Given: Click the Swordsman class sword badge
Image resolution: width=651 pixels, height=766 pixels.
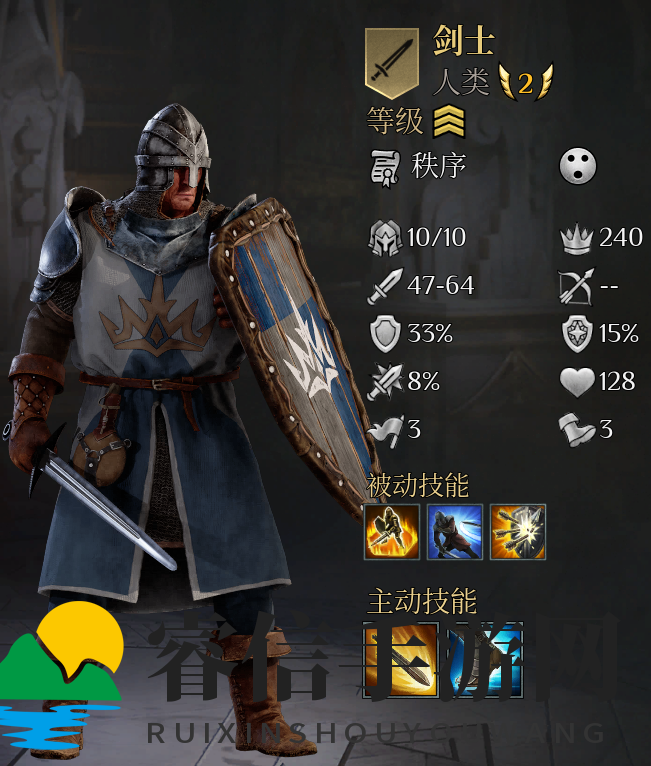Looking at the screenshot, I should 391,63.
